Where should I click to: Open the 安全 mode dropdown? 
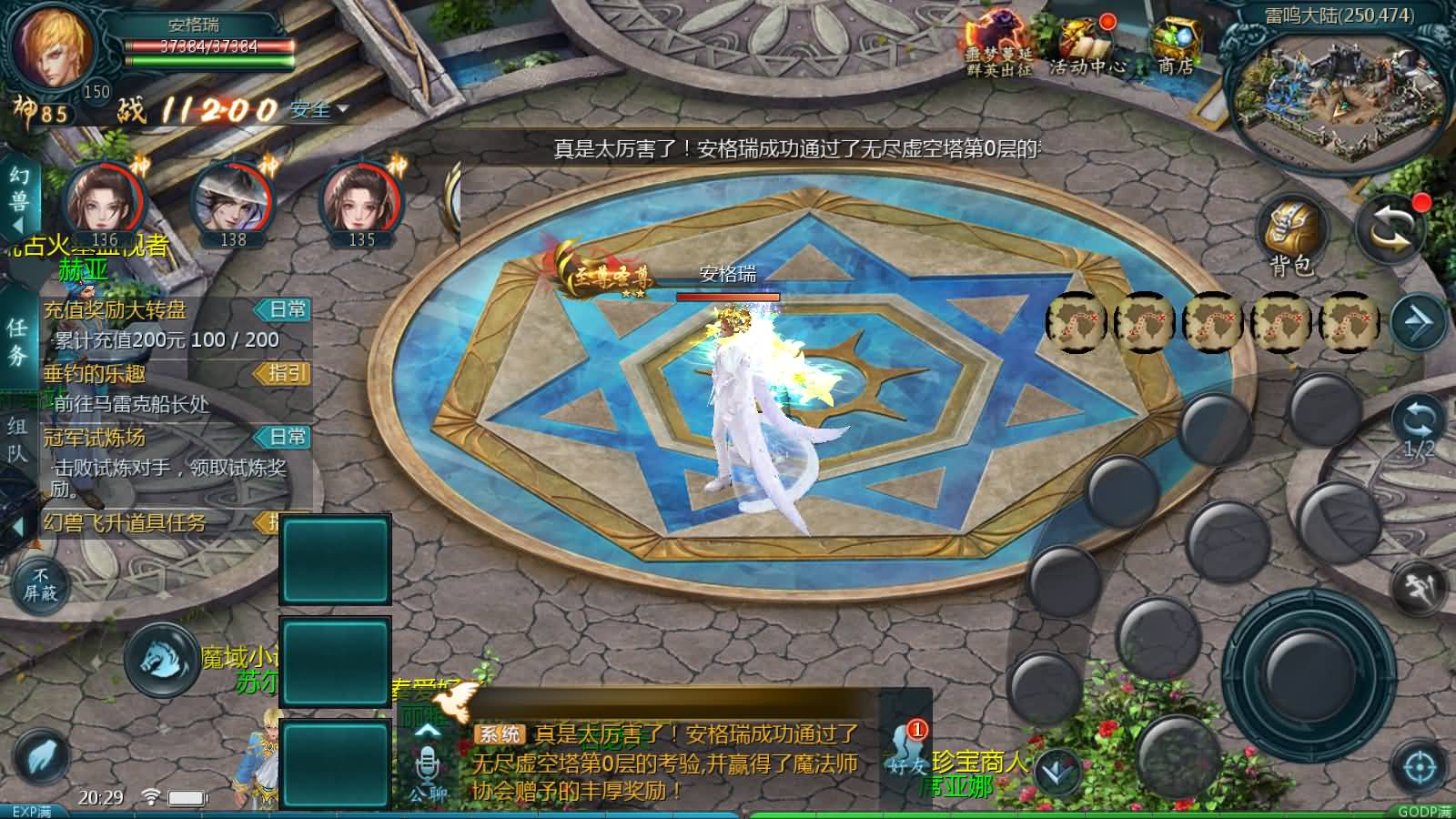tap(315, 109)
